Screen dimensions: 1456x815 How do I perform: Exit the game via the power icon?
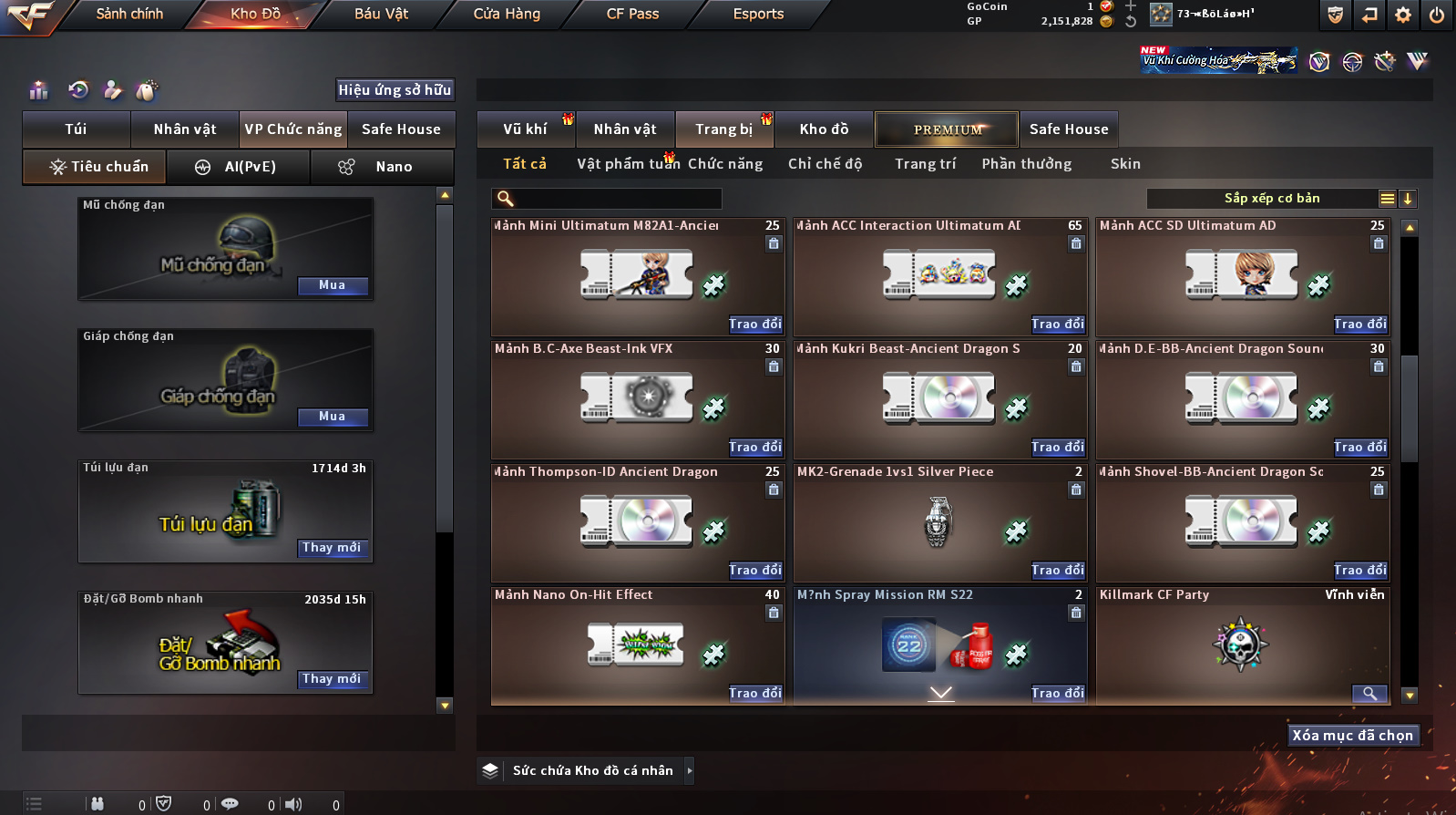(x=1437, y=15)
